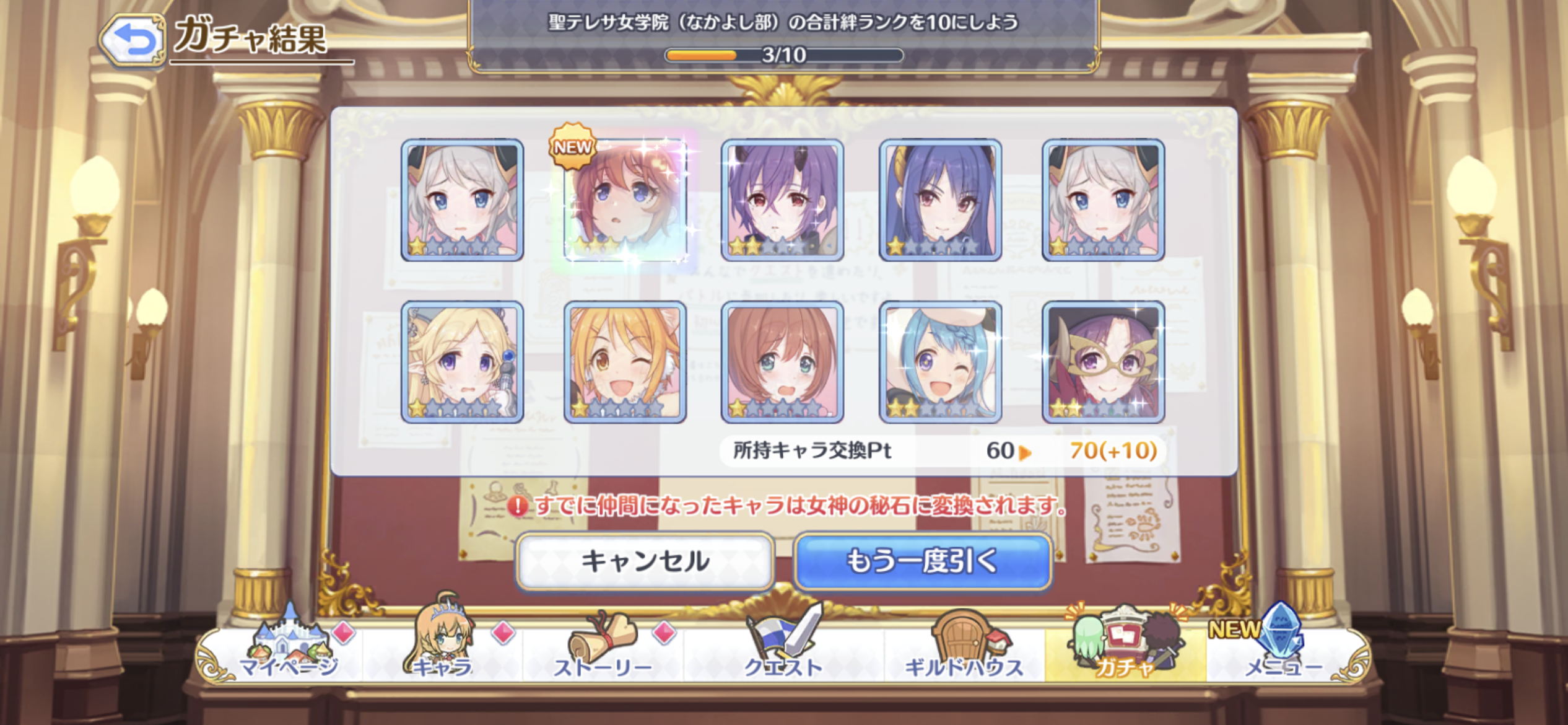Cancel with the キャンセル button
This screenshot has width=1568, height=725.
645,561
